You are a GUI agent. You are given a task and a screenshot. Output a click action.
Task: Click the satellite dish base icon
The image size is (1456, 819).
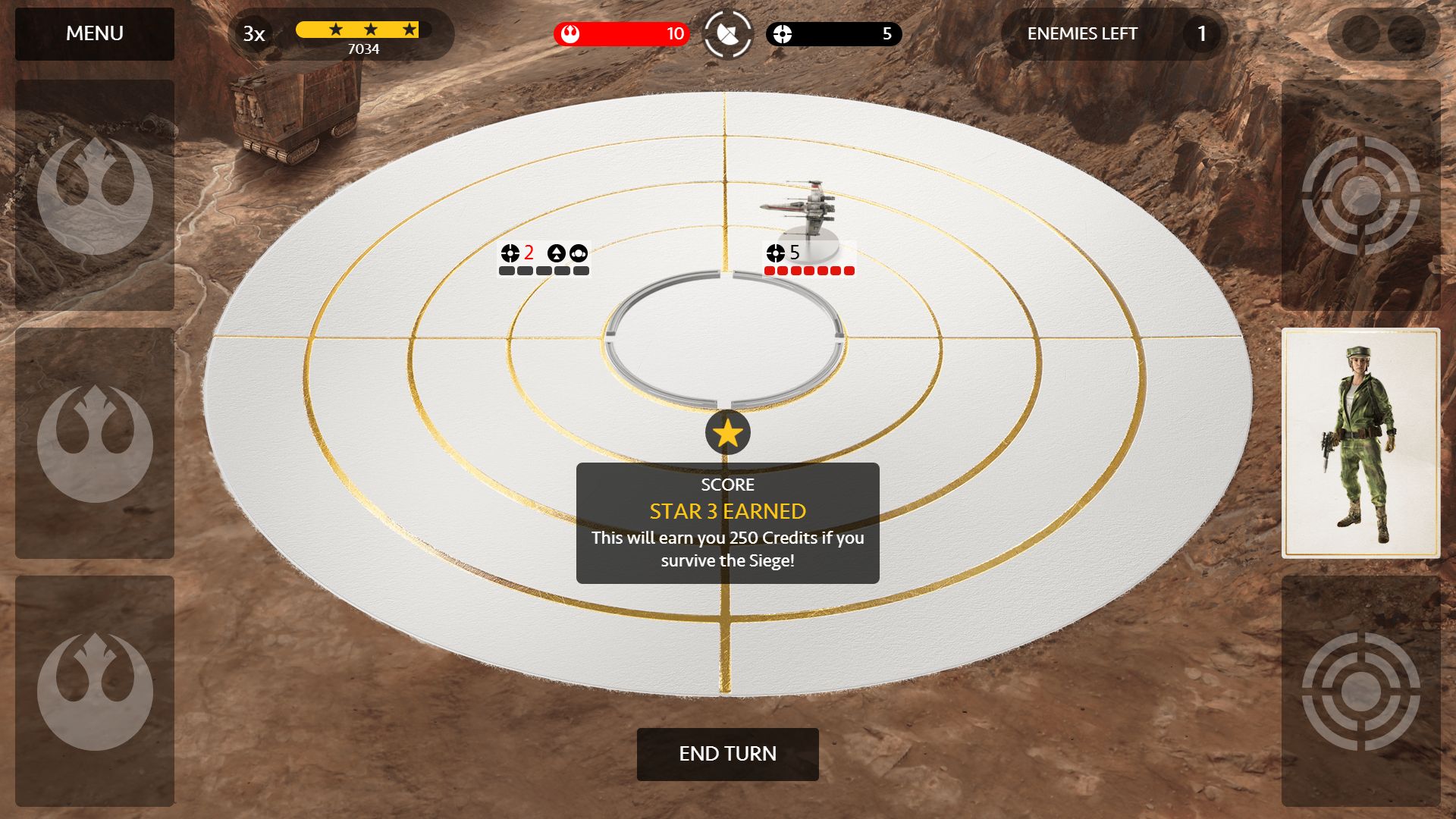click(x=727, y=34)
